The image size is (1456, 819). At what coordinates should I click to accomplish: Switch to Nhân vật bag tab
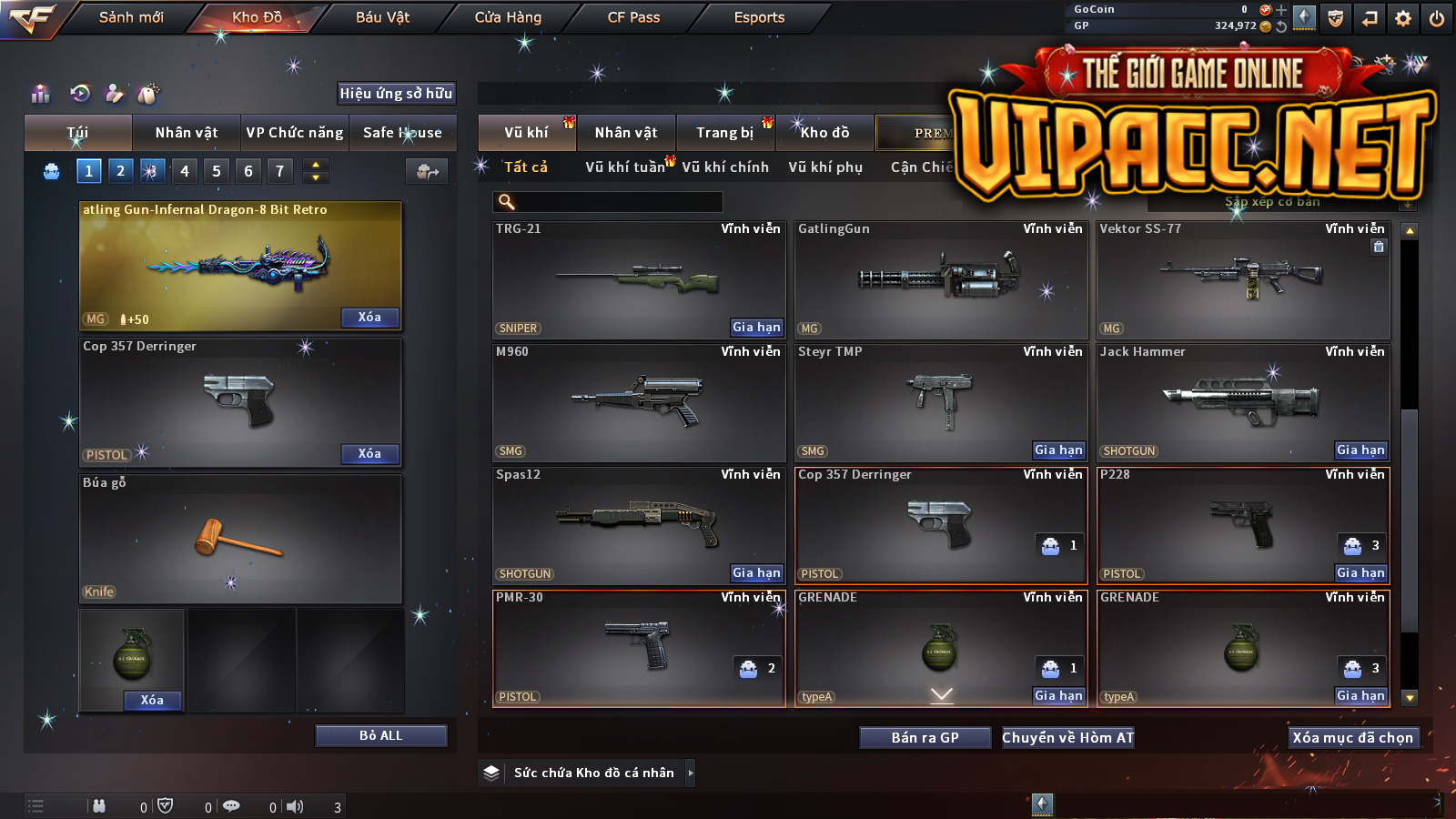click(x=187, y=133)
